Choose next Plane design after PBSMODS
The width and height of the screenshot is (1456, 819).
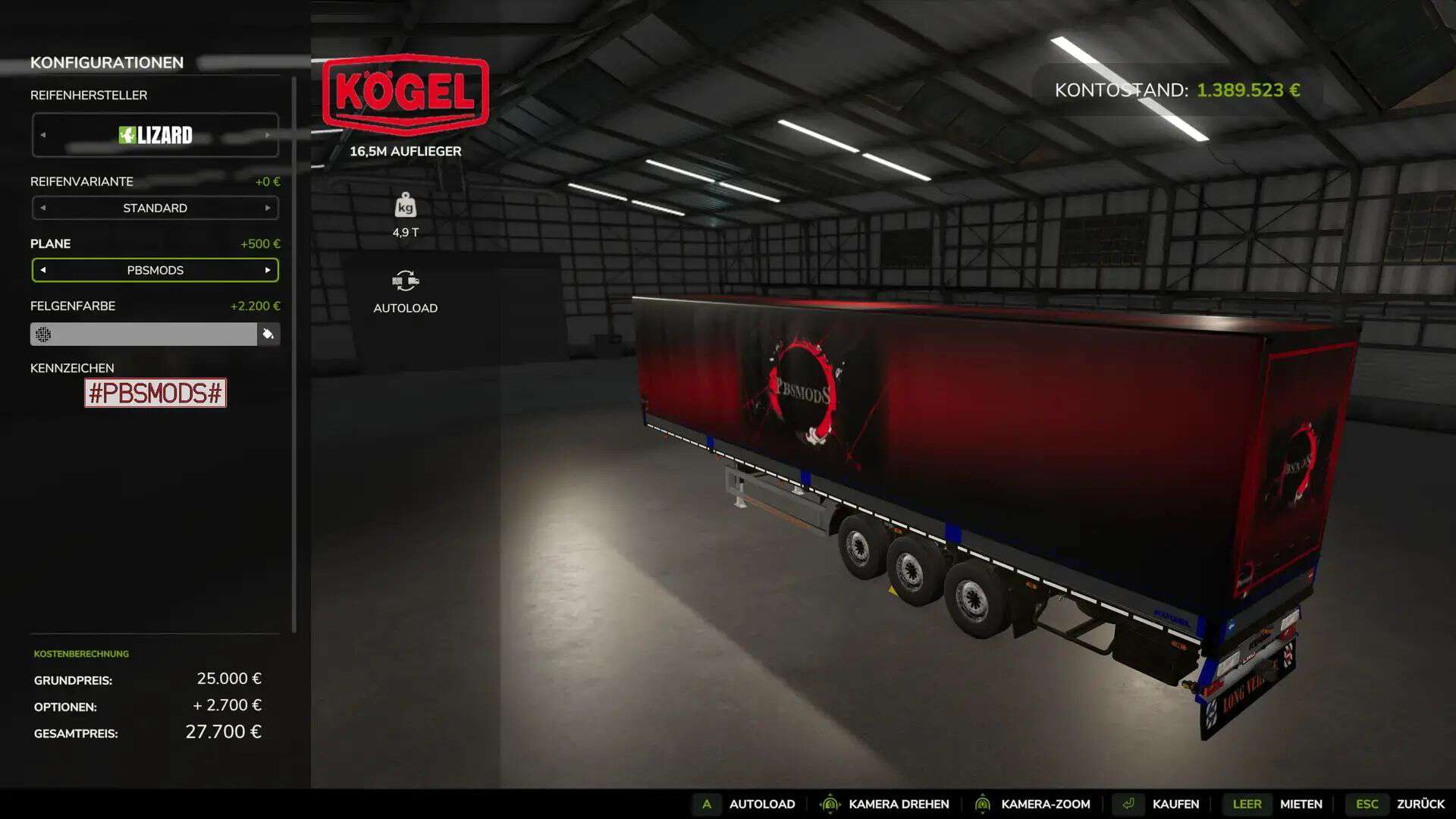[x=267, y=270]
